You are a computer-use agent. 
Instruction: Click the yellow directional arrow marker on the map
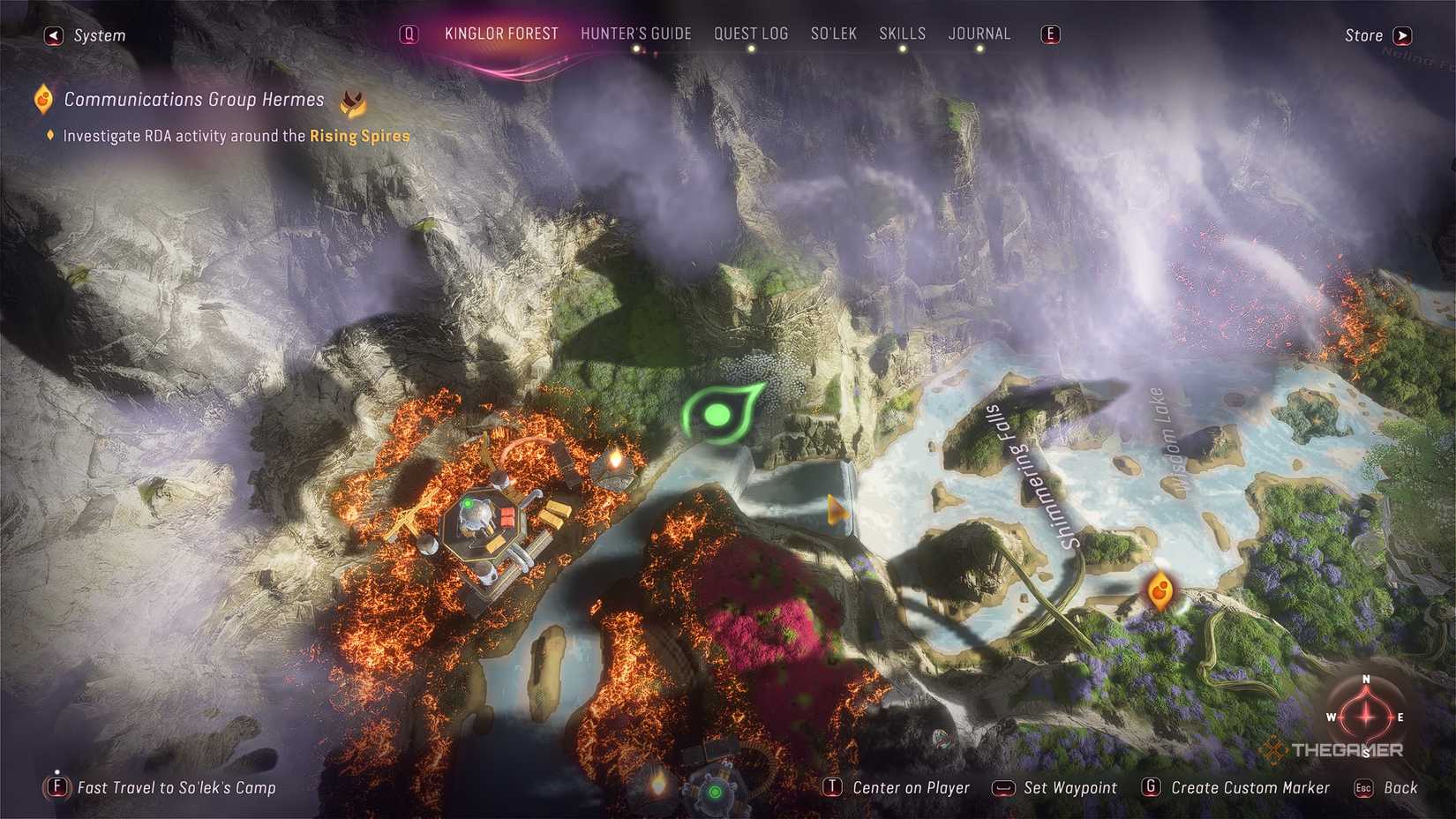coord(836,509)
